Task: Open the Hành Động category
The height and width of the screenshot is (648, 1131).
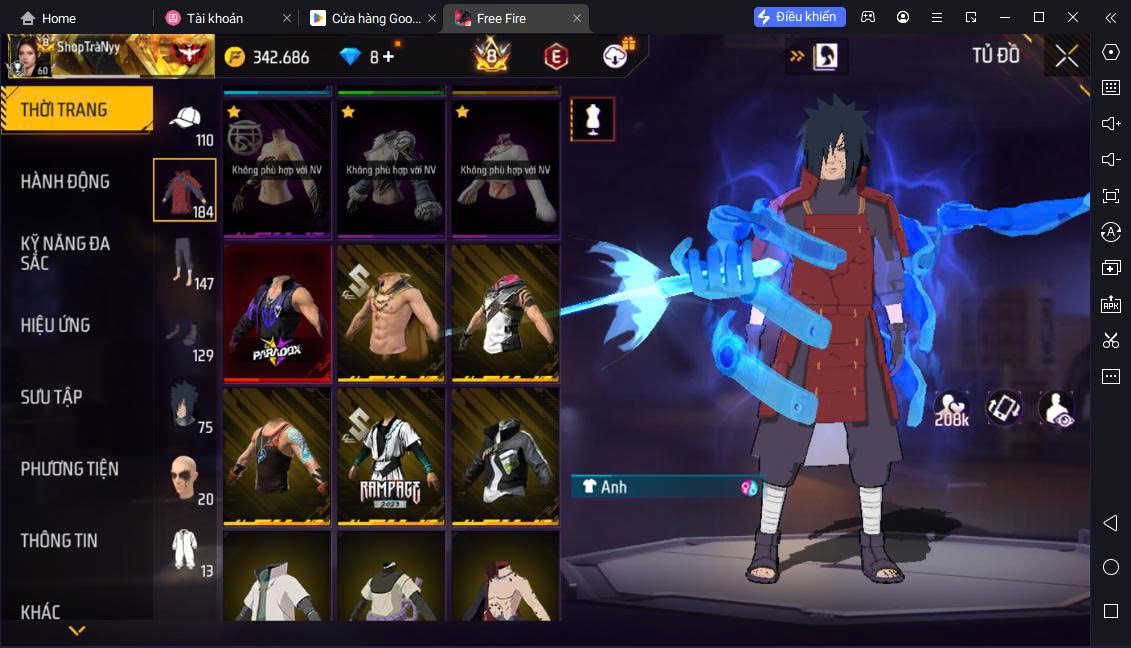Action: [x=65, y=182]
